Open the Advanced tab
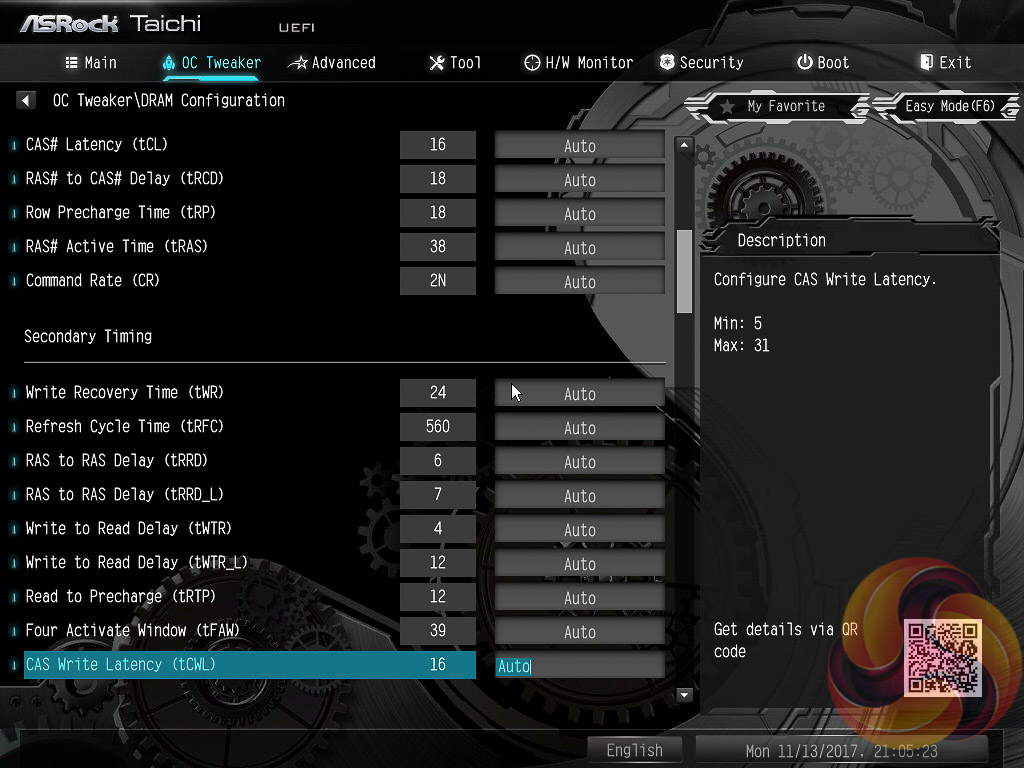This screenshot has width=1024, height=768. click(332, 62)
